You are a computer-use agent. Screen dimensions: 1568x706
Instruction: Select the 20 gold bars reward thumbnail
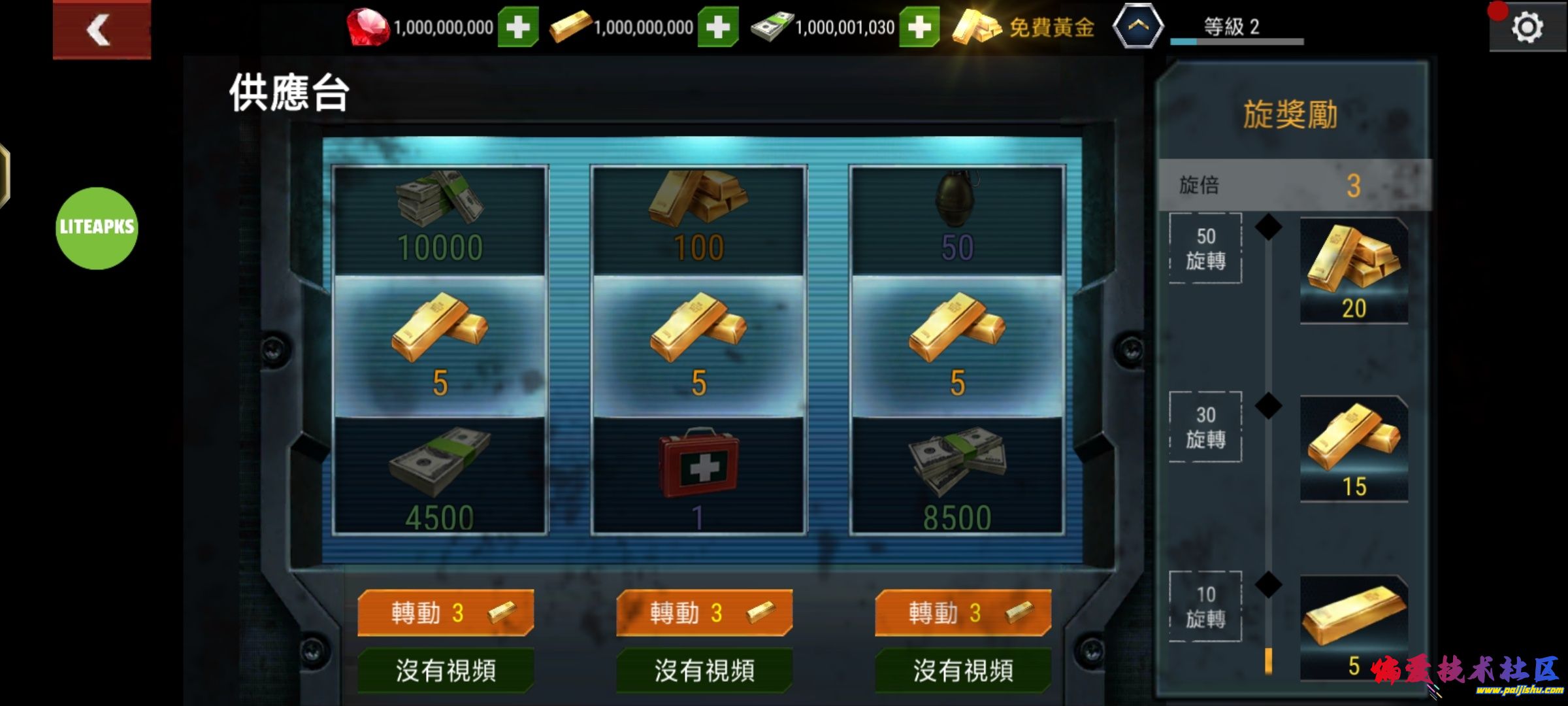pyautogui.click(x=1354, y=271)
